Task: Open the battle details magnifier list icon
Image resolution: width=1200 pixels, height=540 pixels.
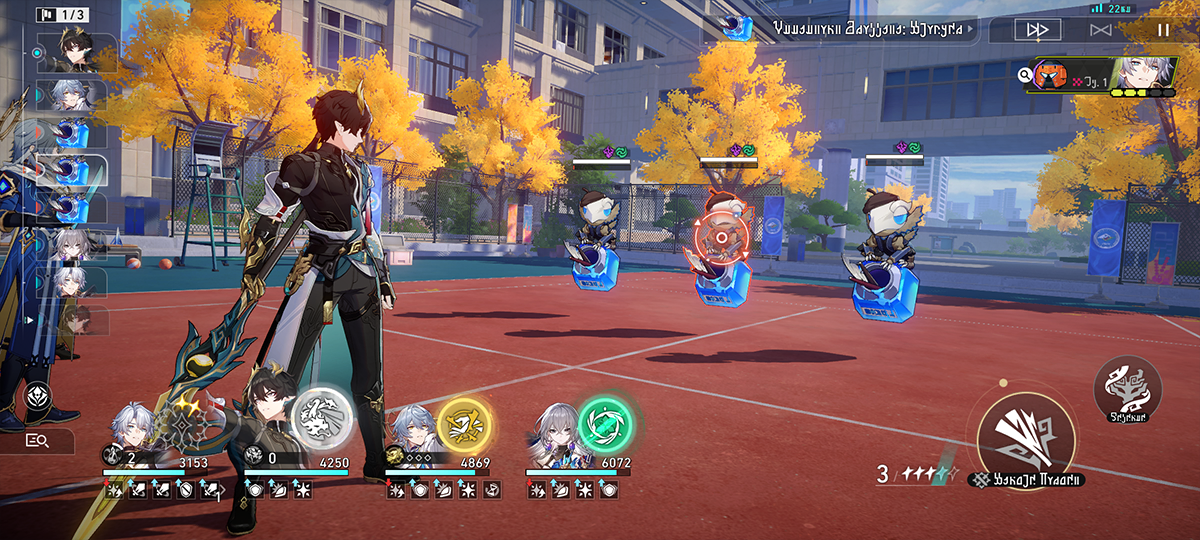Action: coord(37,440)
